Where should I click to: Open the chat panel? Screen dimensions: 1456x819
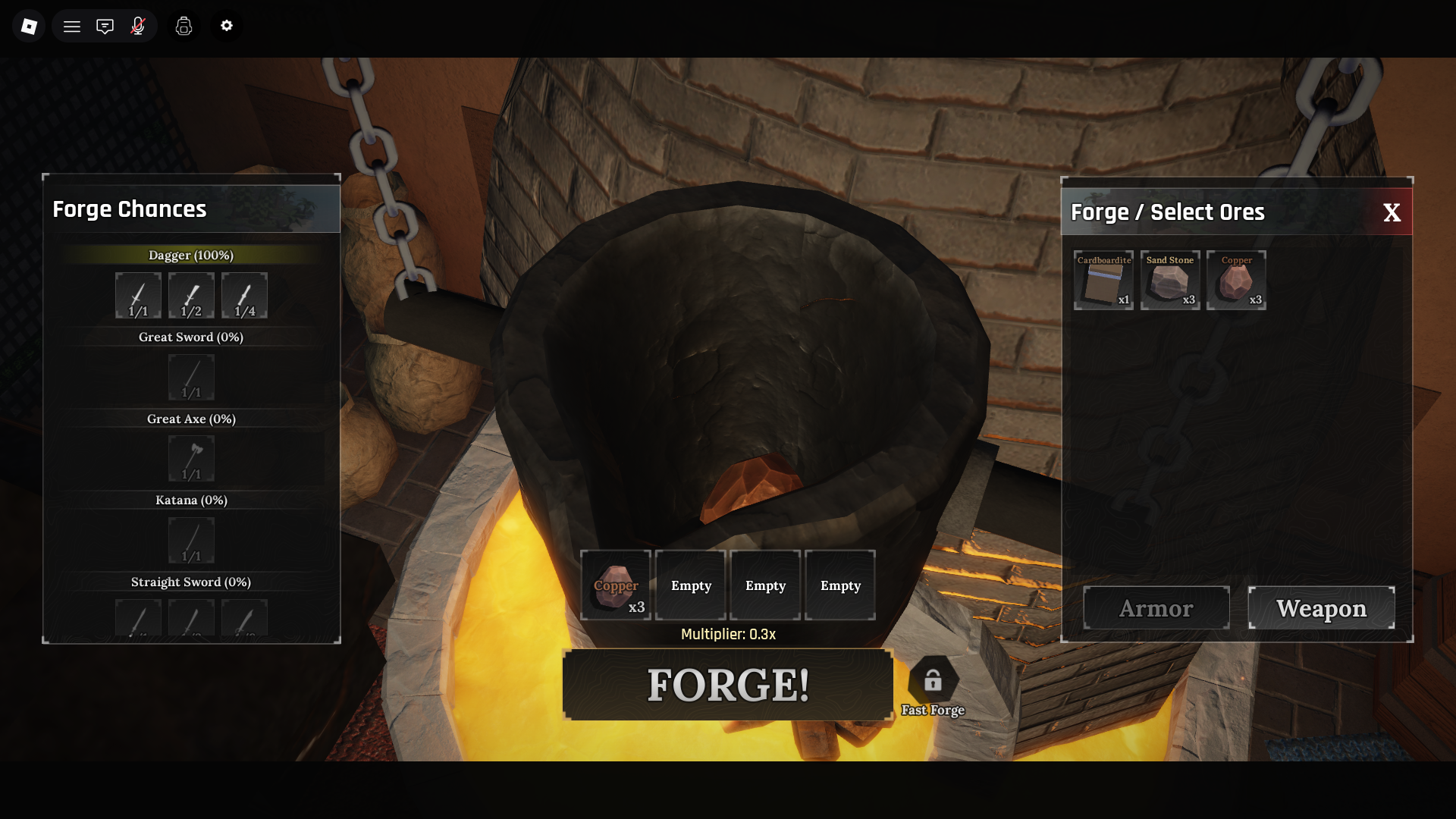click(105, 26)
